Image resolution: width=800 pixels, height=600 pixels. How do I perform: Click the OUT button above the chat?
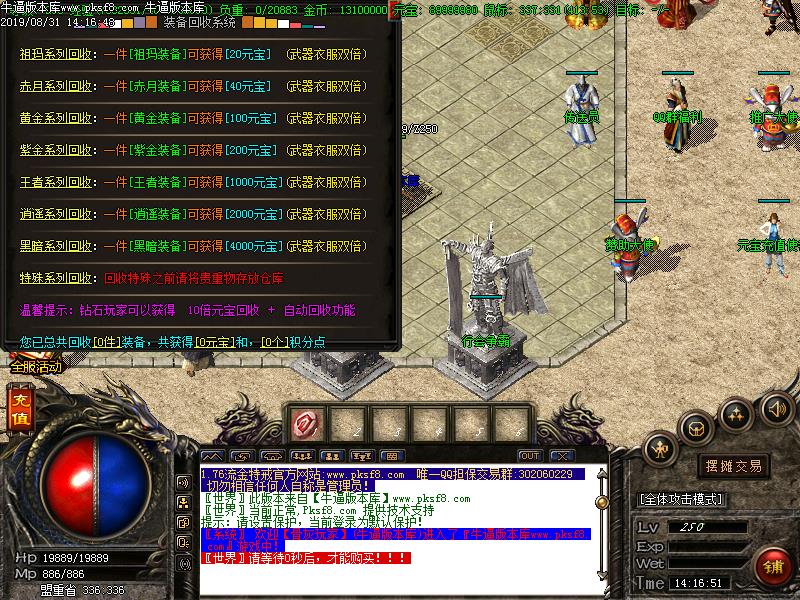point(530,456)
